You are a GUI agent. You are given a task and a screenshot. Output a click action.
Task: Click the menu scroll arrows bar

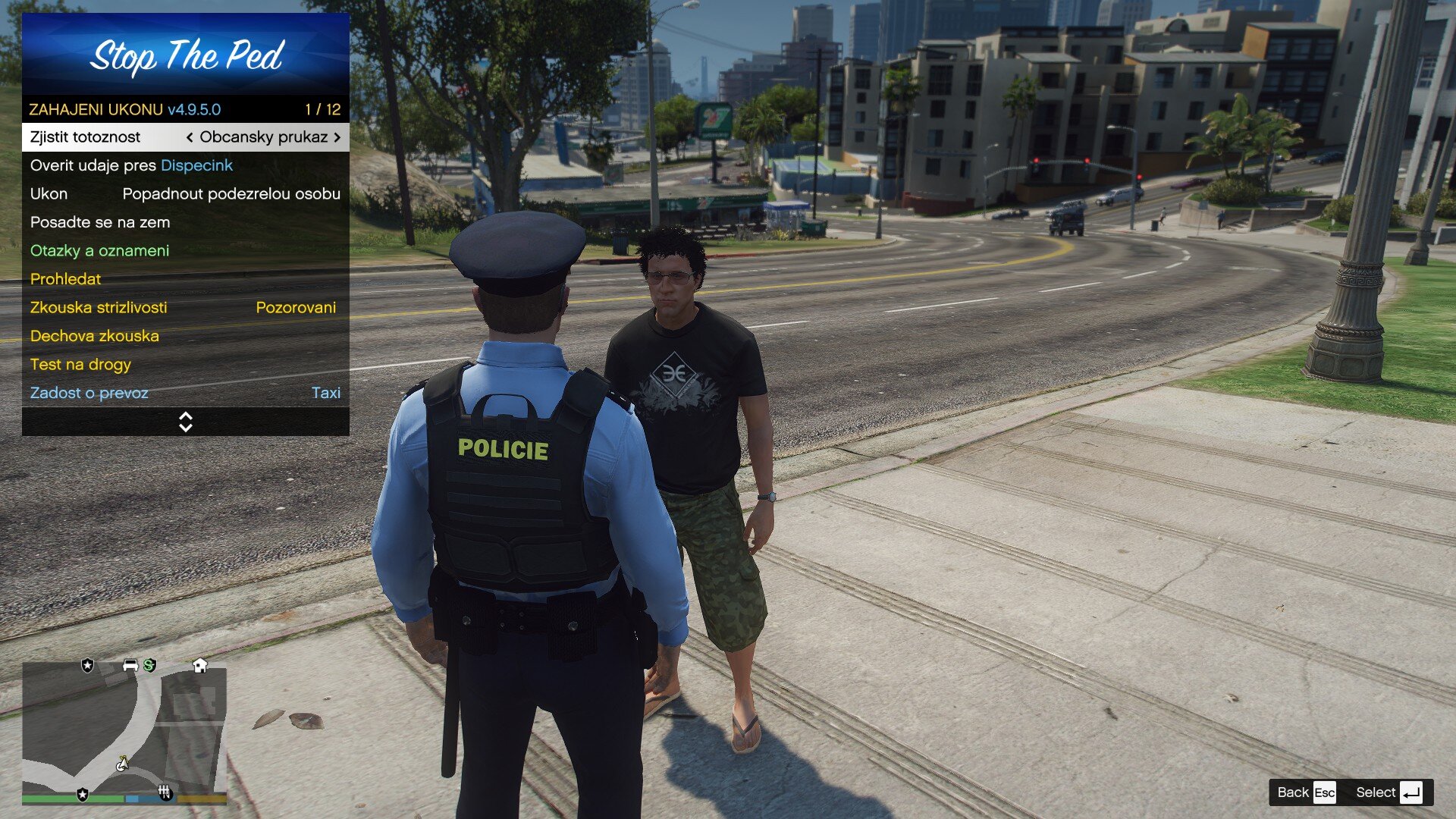185,422
